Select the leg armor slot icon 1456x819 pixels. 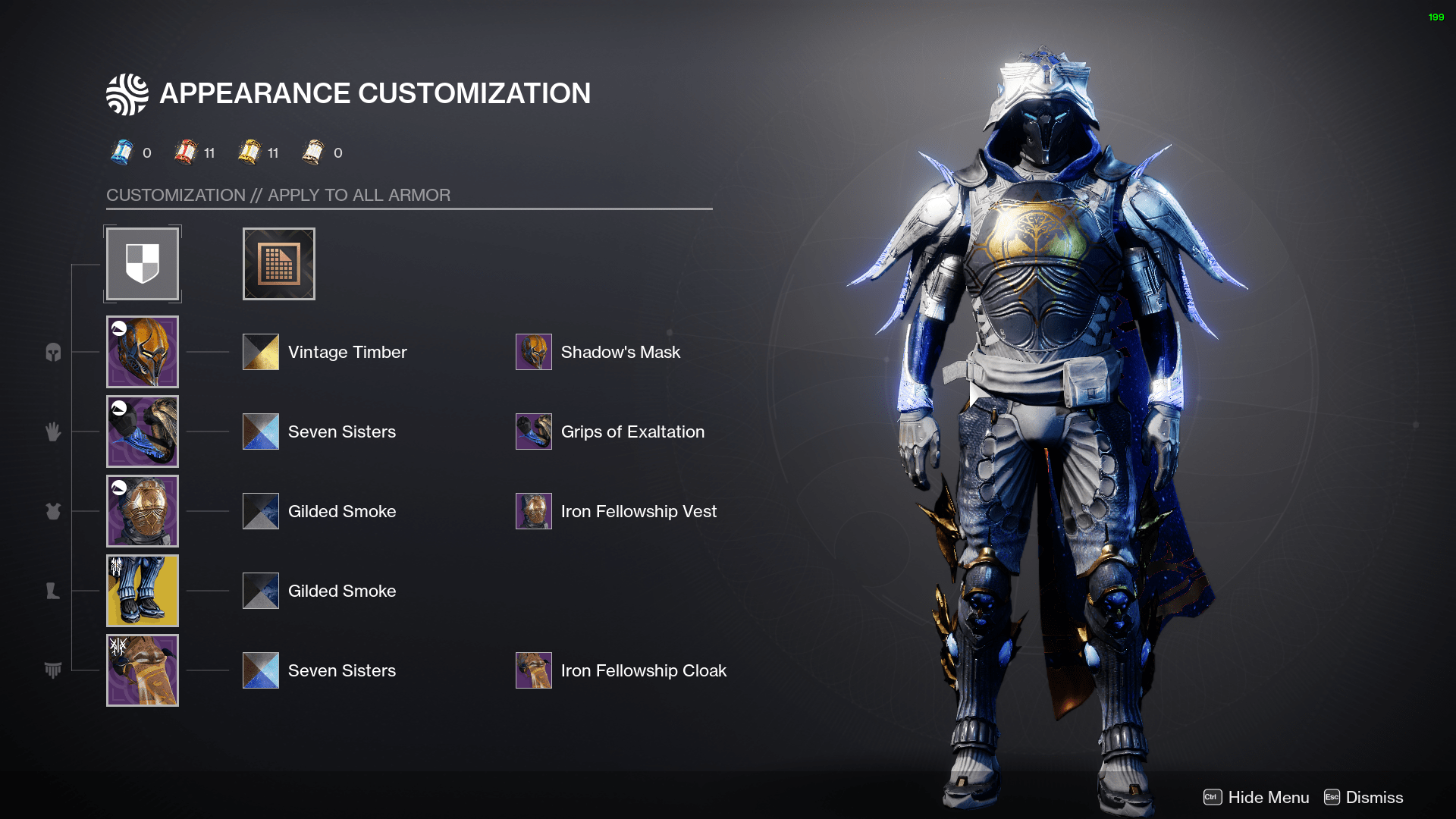(53, 591)
